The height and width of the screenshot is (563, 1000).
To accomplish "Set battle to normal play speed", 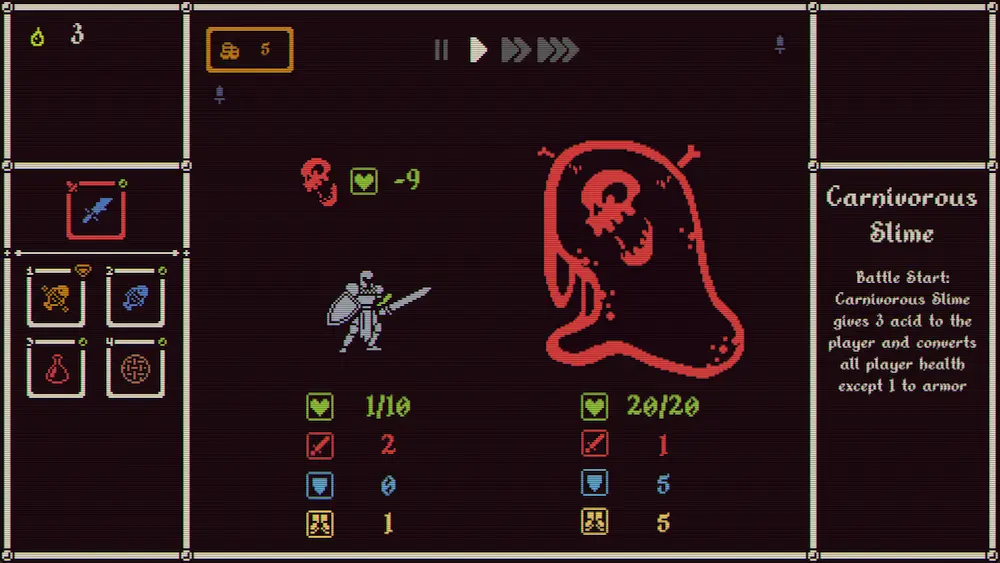I will [479, 50].
